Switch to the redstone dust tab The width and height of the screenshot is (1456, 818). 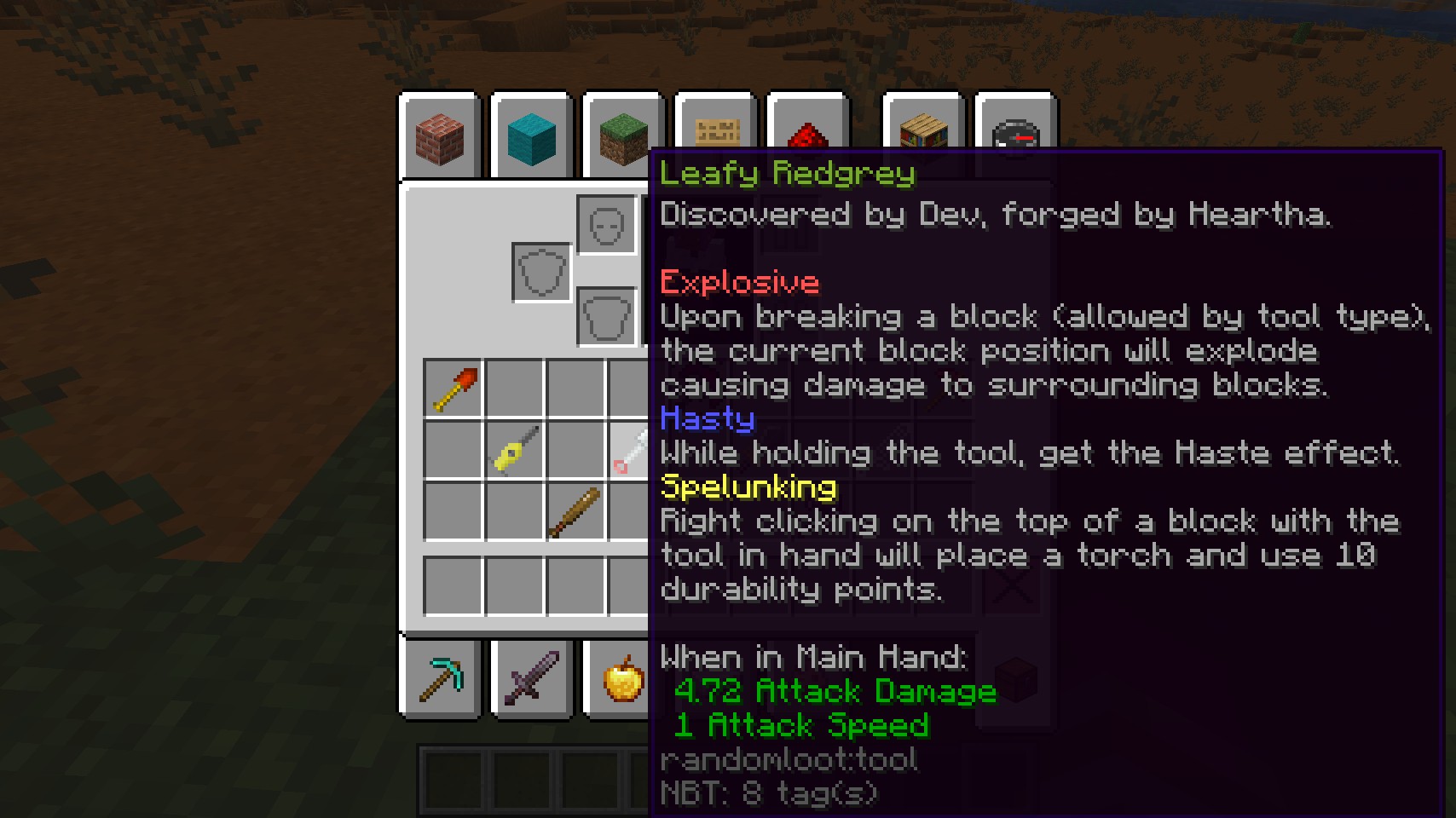[807, 131]
